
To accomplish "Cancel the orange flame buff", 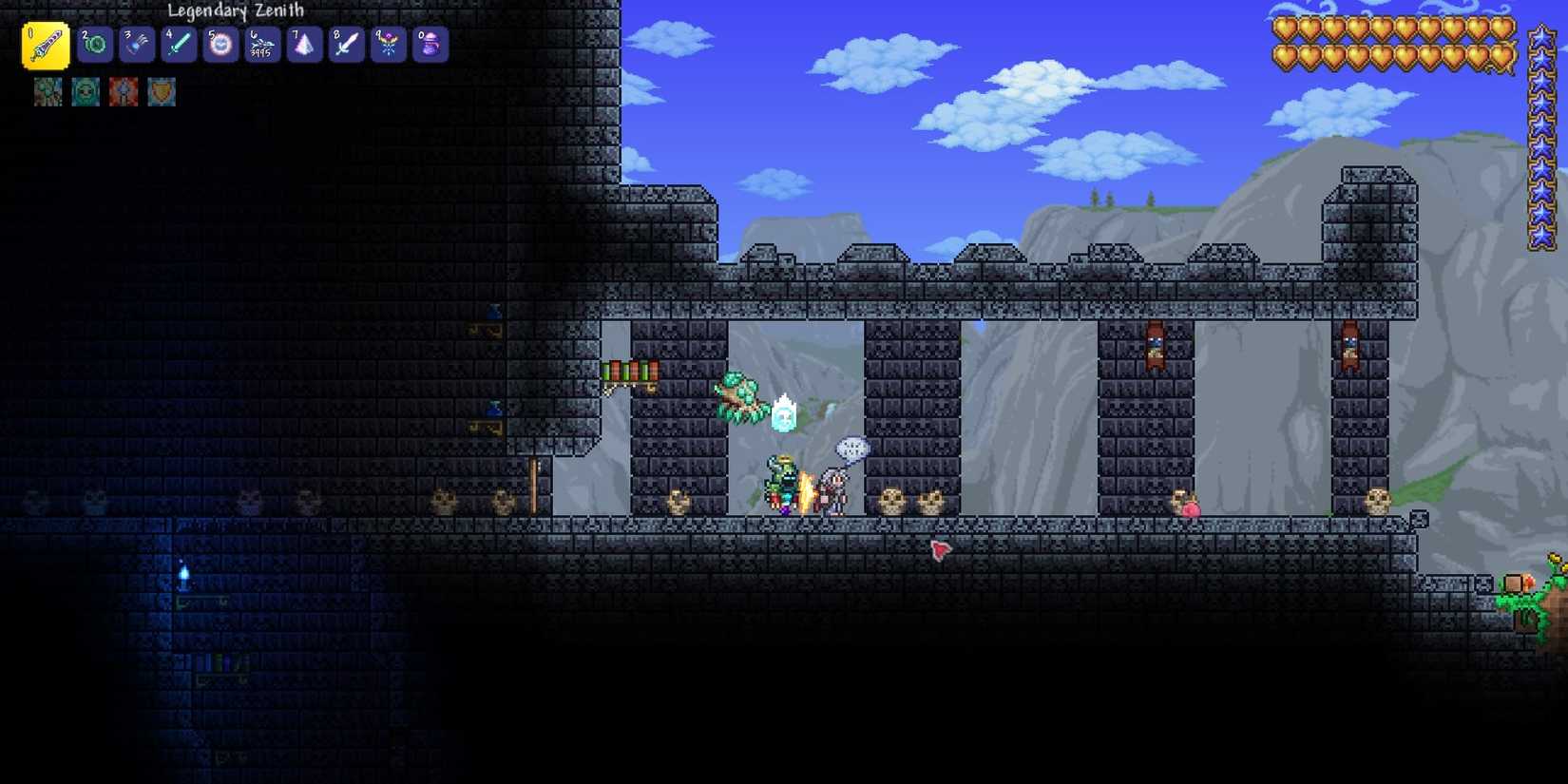I will [x=124, y=91].
